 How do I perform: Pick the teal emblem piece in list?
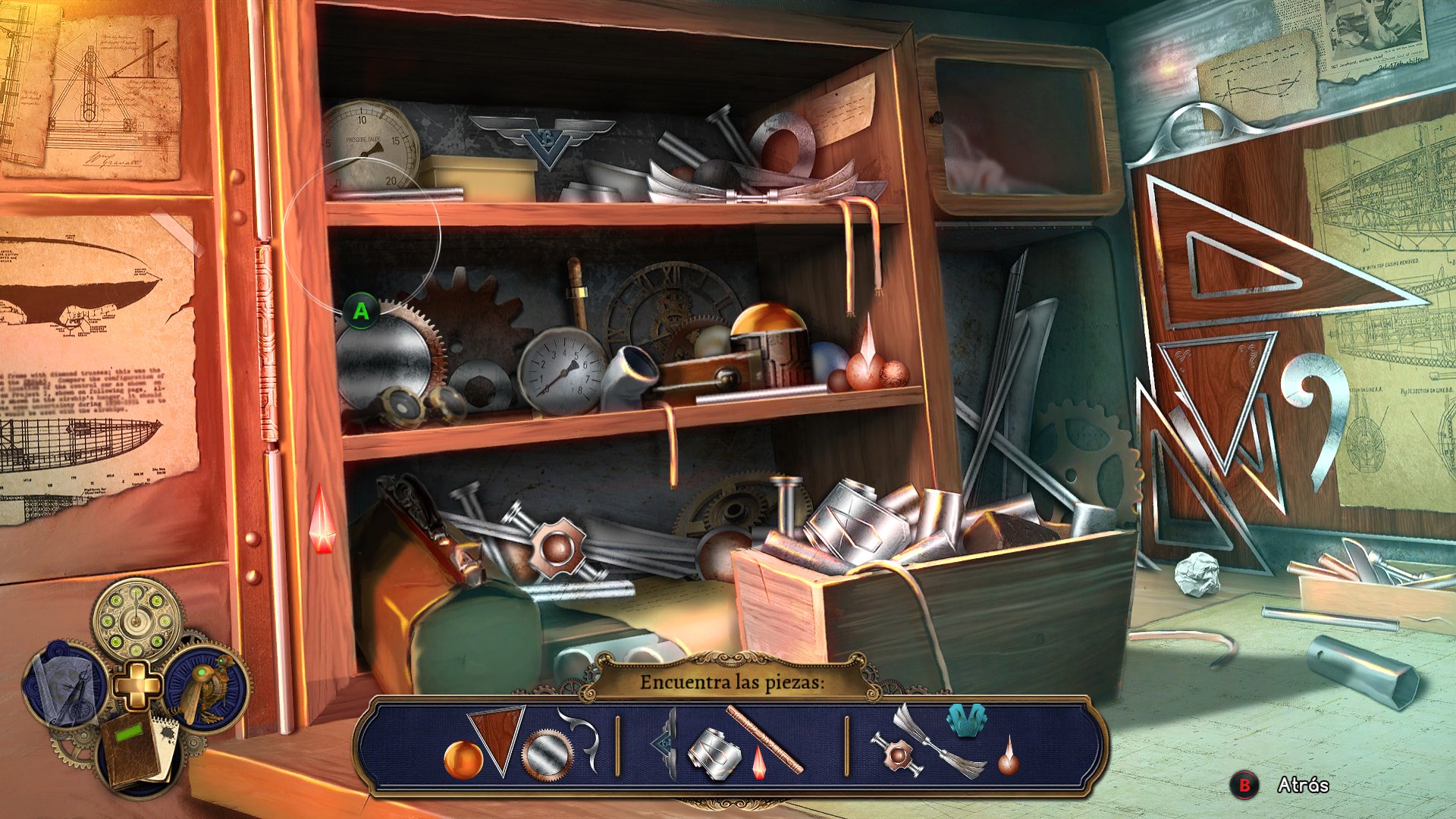tap(966, 720)
